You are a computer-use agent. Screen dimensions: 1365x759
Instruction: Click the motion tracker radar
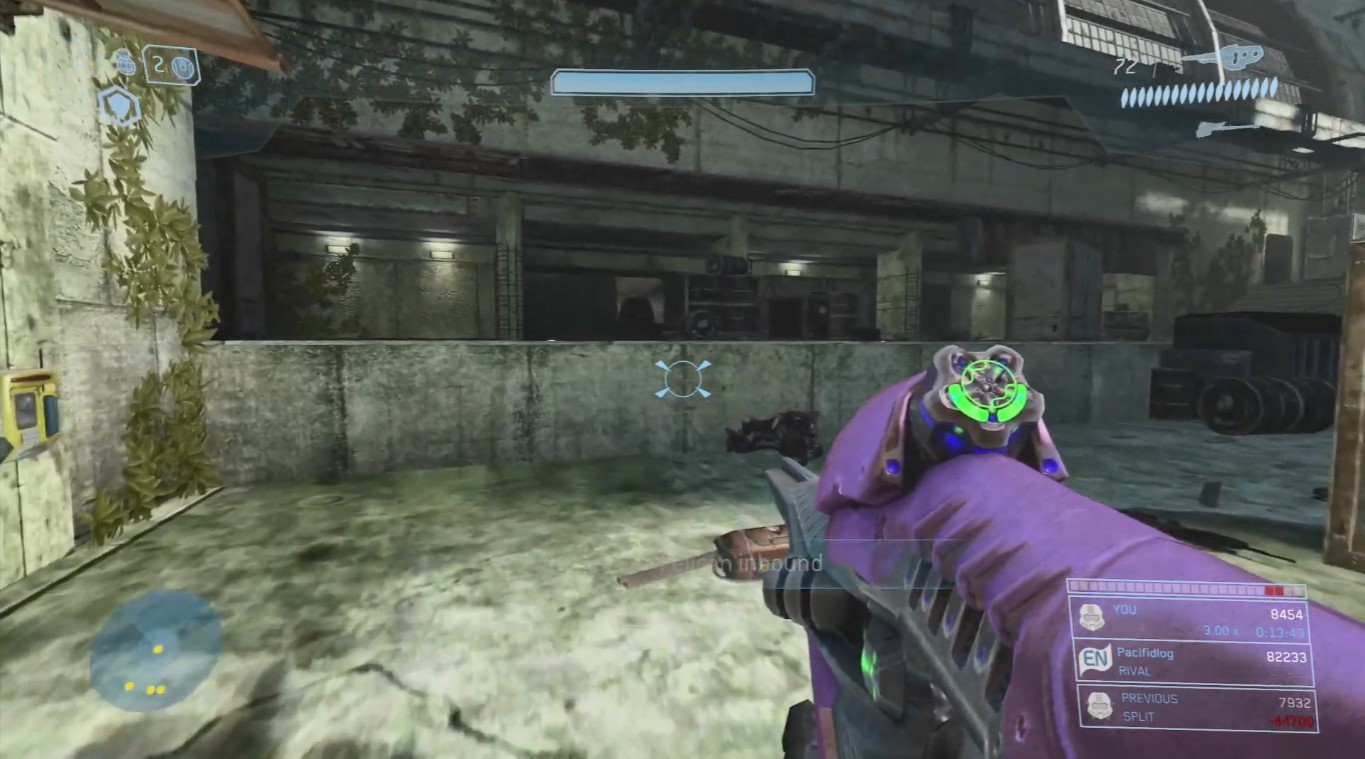[156, 649]
